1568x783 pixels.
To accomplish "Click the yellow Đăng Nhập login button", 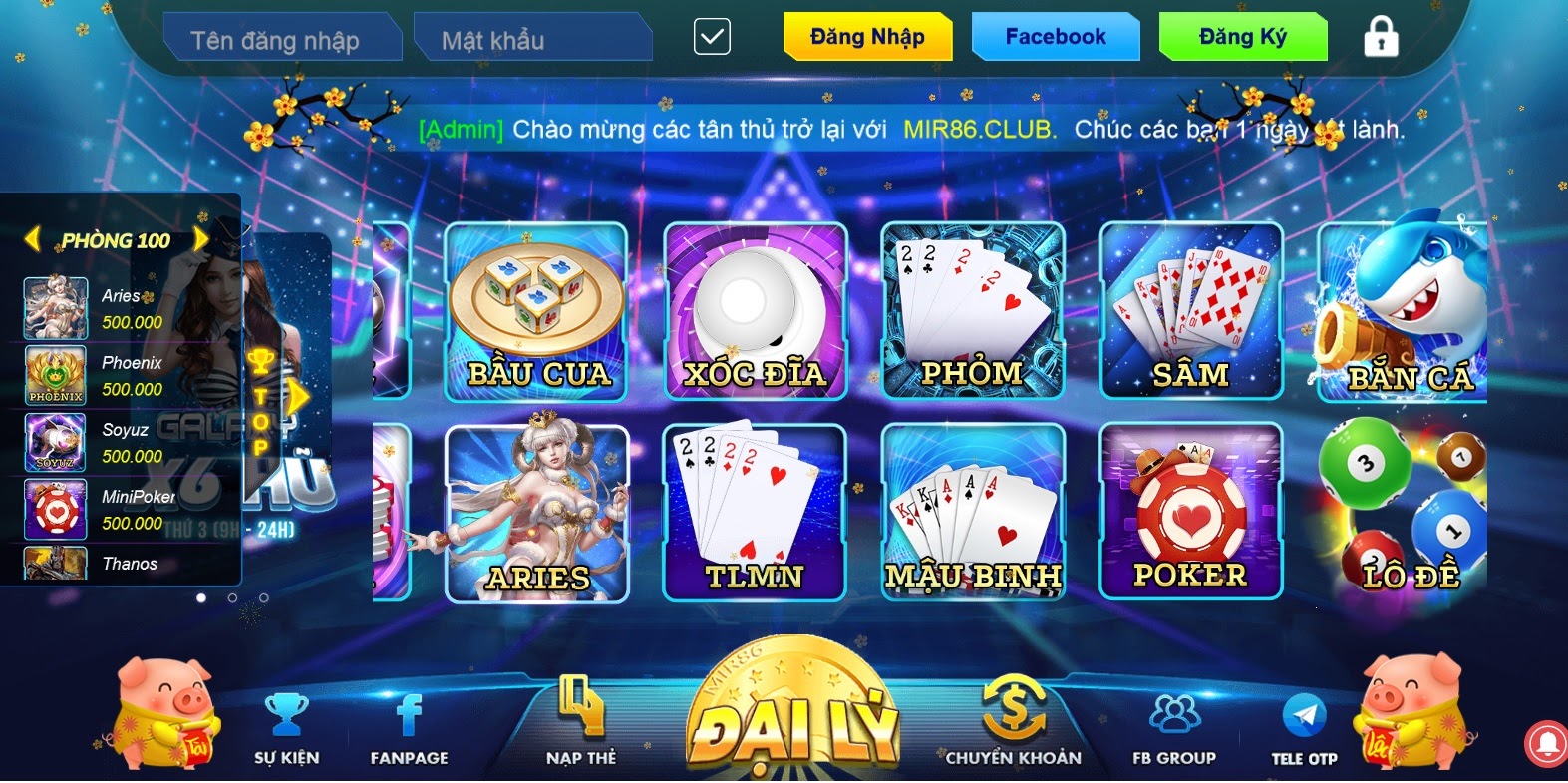I will [866, 37].
